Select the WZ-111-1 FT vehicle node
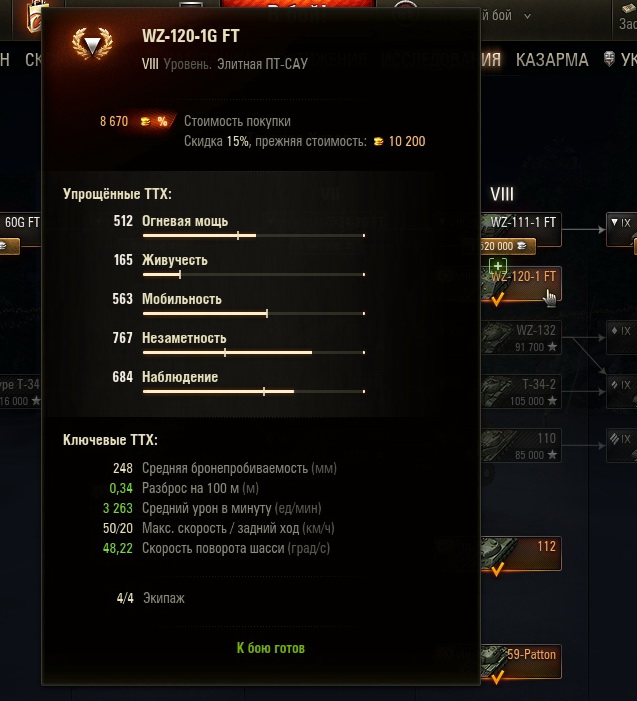The height and width of the screenshot is (701, 637). (520, 222)
